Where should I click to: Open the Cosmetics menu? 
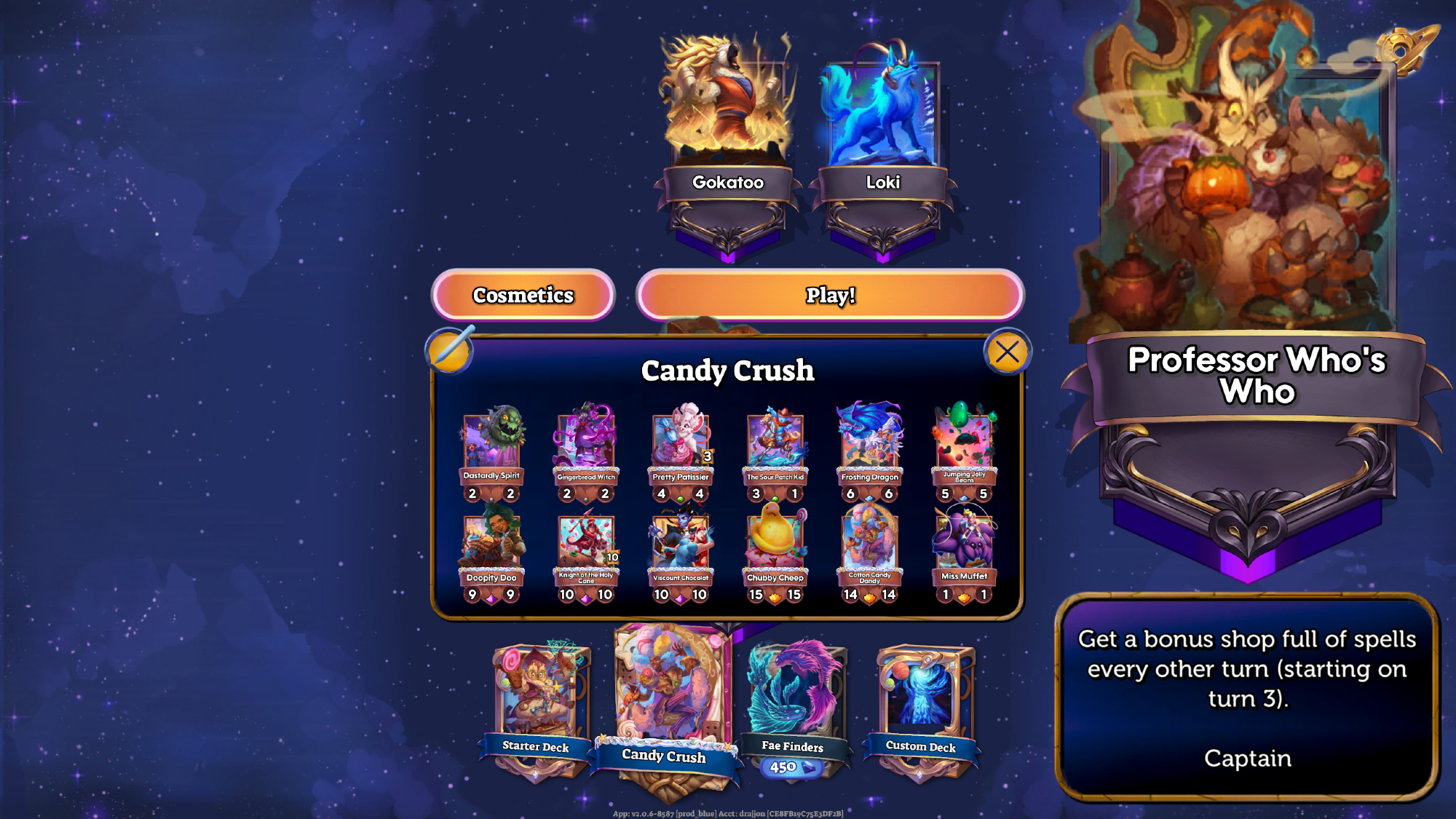(523, 295)
